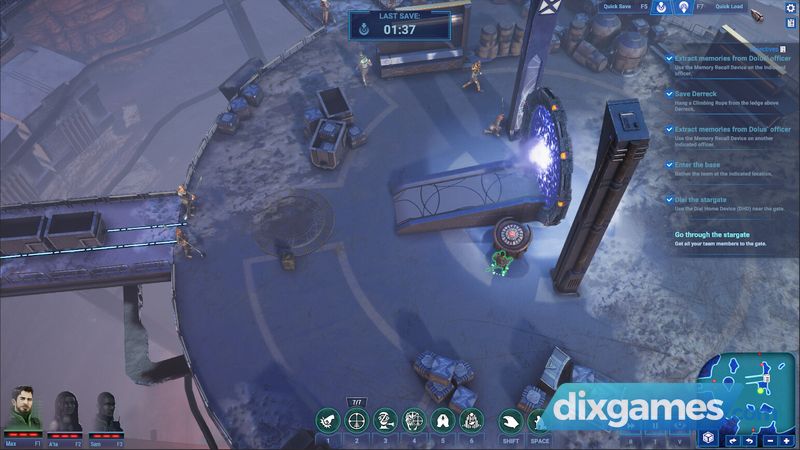Screen dimensions: 800x450
Task: Zoom out the minimap with the minus button
Action: (x=768, y=440)
